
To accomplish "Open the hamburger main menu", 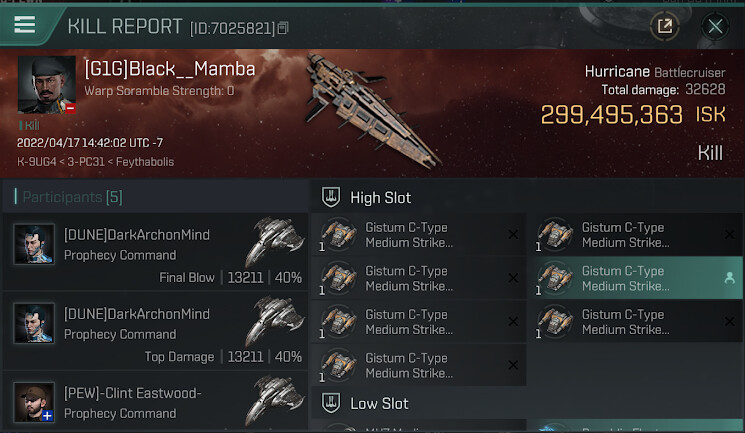I will coord(25,25).
